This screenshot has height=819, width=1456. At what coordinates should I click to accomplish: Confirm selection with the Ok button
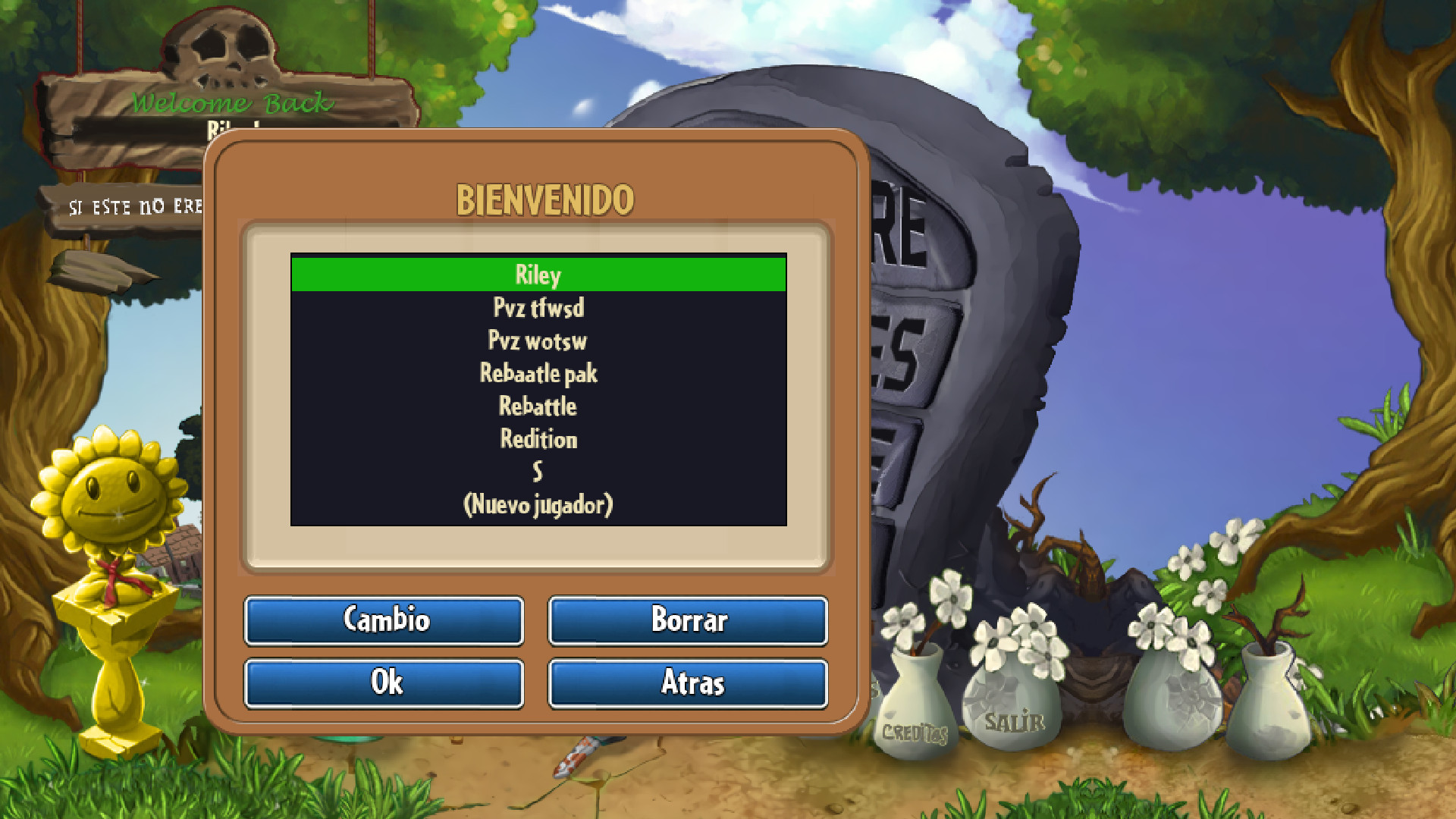(x=384, y=683)
